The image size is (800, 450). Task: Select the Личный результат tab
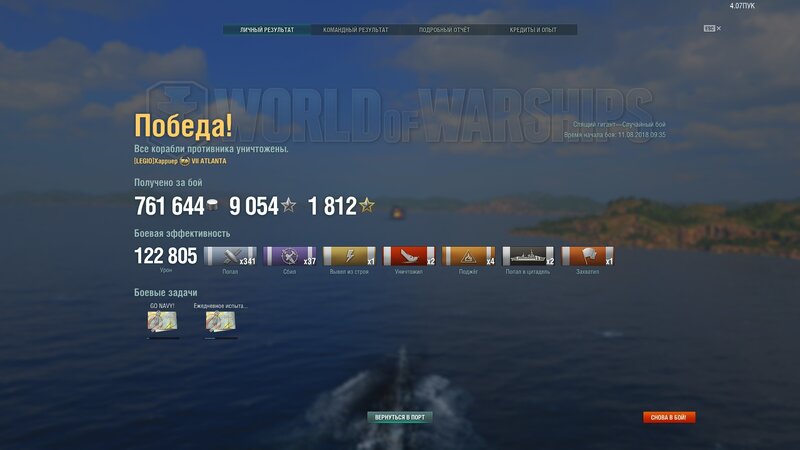[267, 30]
